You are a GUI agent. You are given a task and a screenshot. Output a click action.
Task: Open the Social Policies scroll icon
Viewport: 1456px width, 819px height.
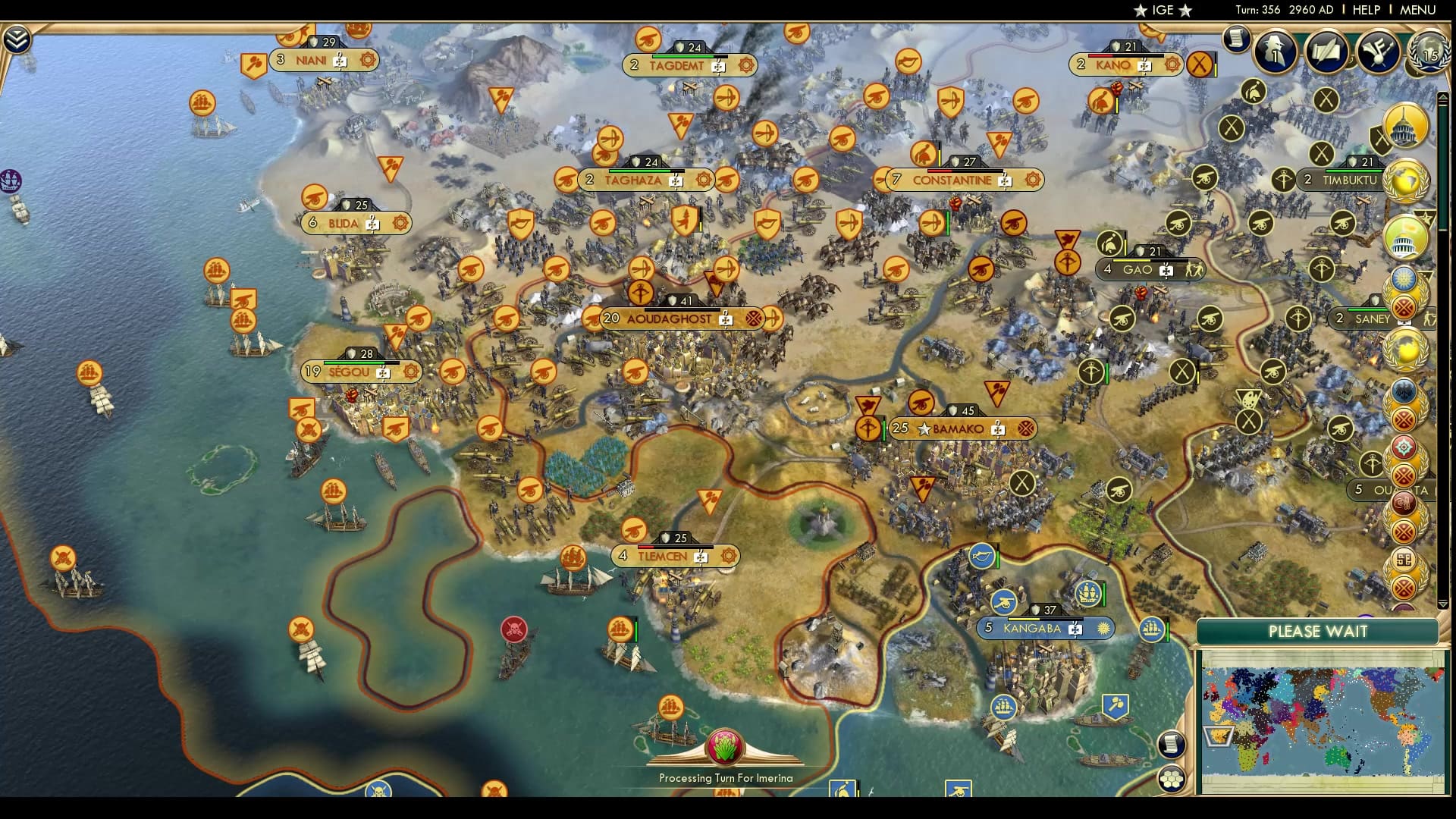click(1327, 52)
